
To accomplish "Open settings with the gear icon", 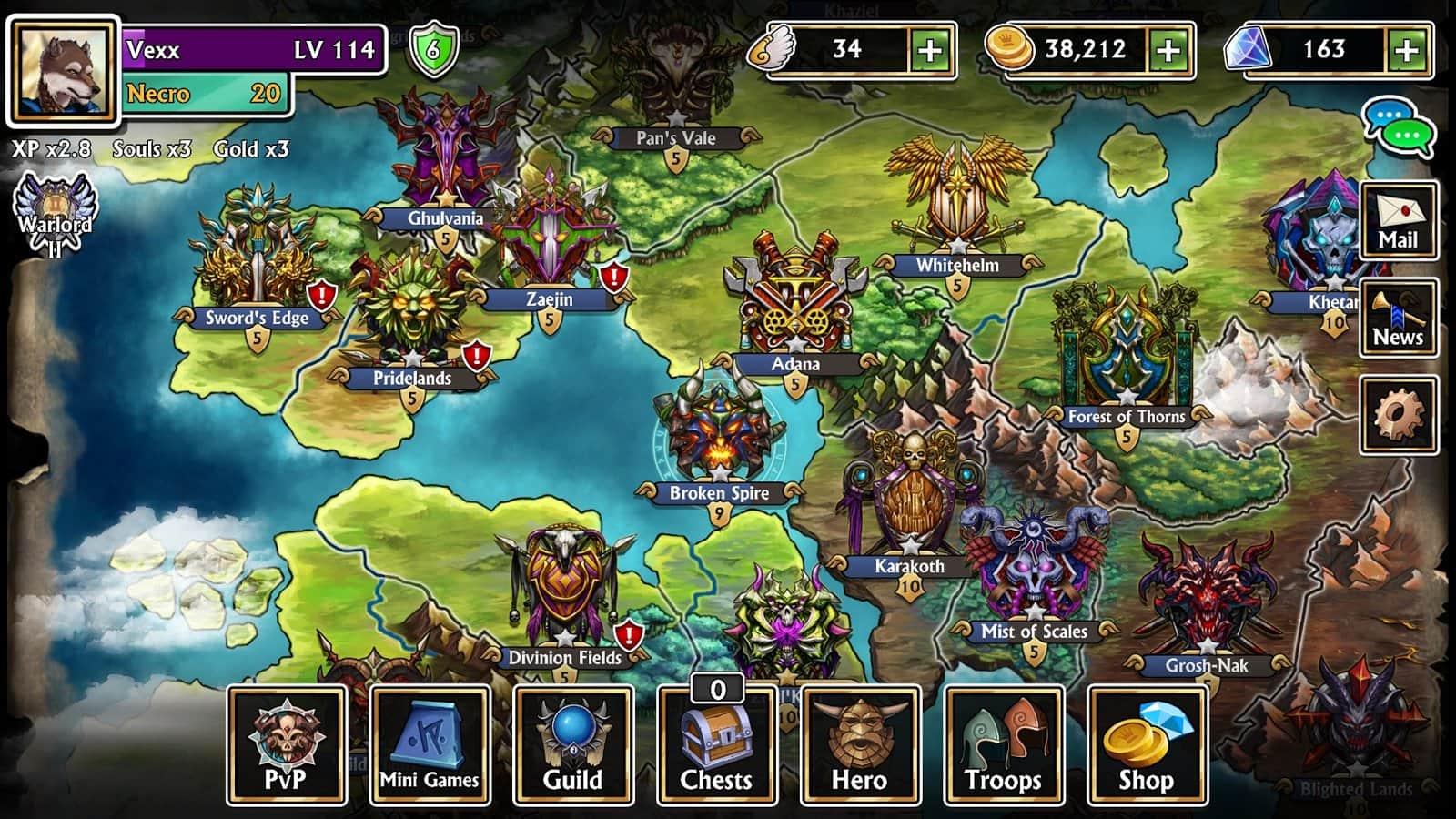I will [1399, 415].
